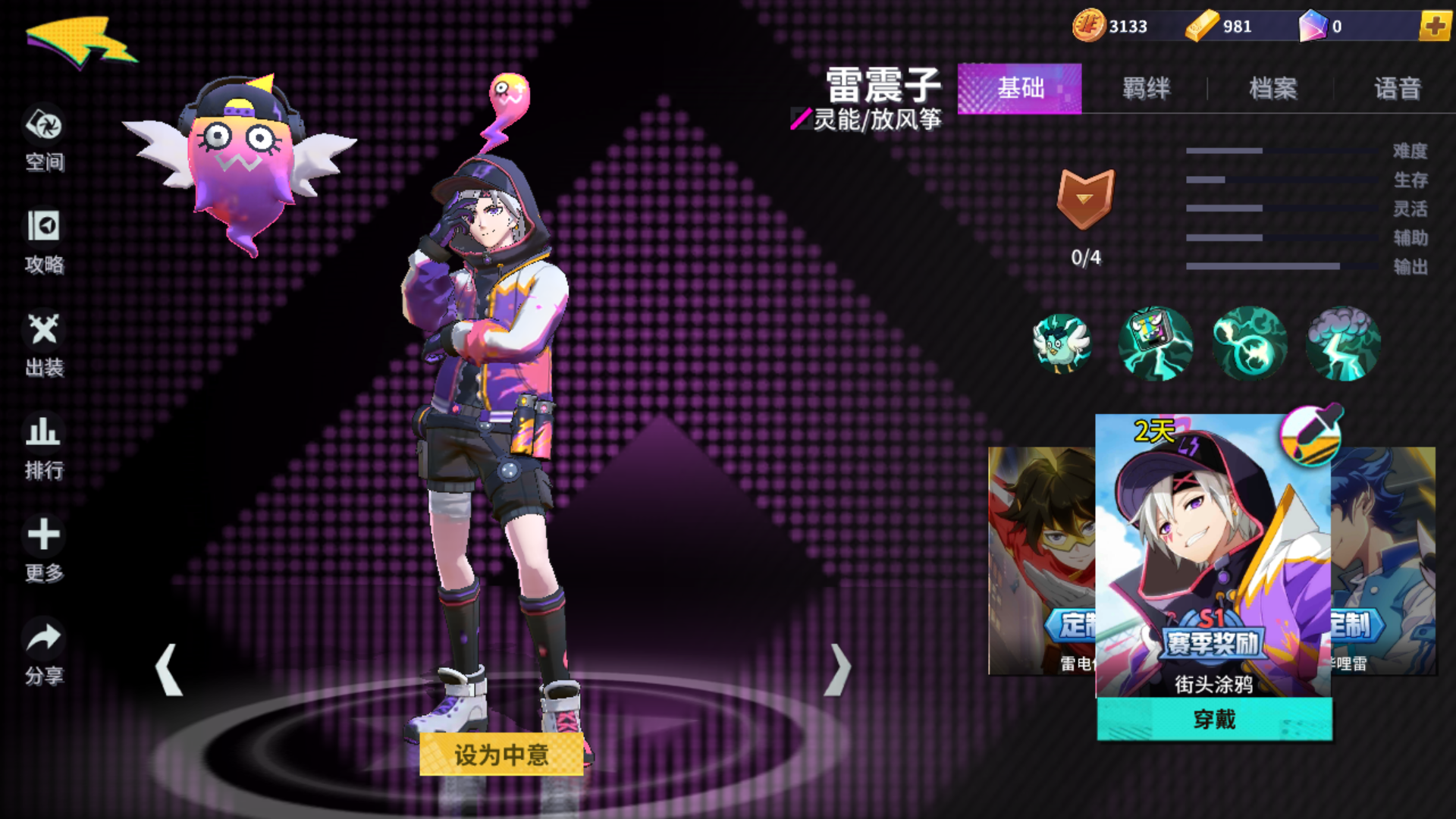Open the 档案 tab
This screenshot has height=819, width=1456.
pos(1272,89)
